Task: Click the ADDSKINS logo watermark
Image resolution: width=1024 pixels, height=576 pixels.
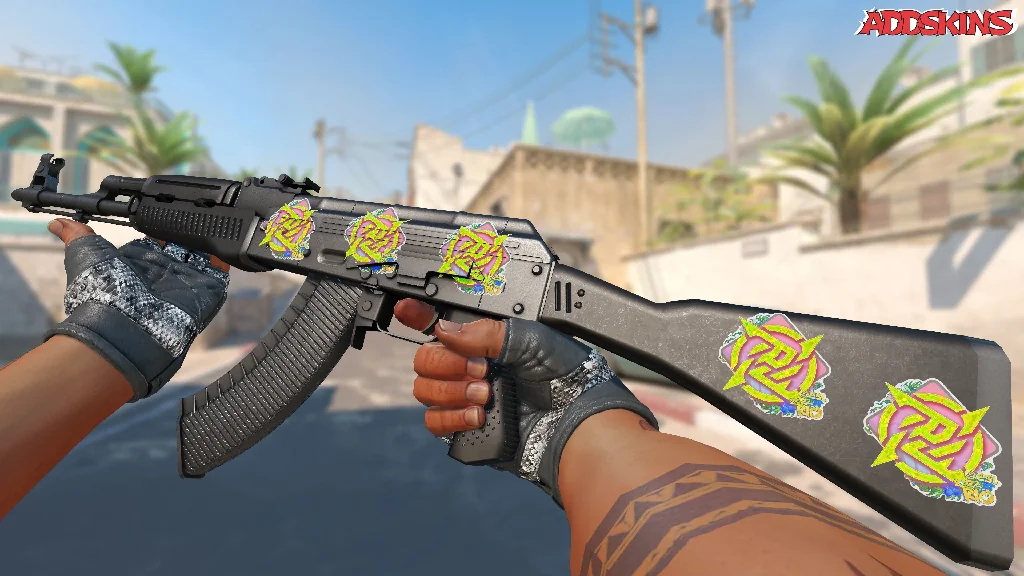Action: click(x=937, y=23)
